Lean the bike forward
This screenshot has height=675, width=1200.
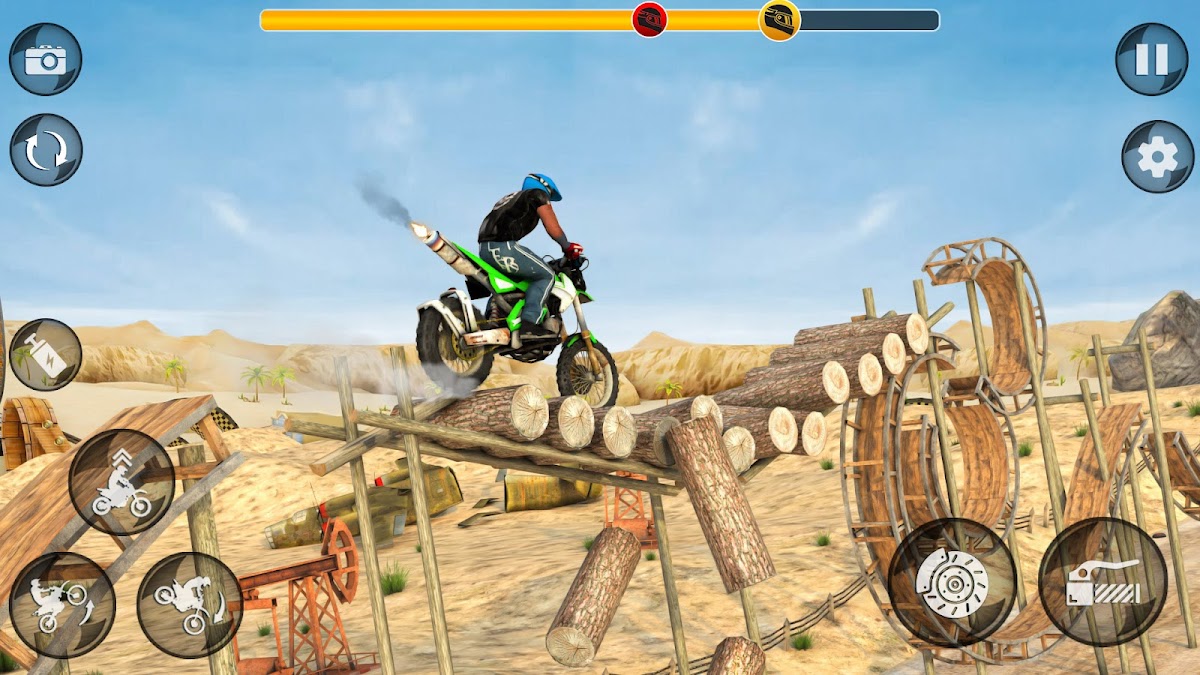[x=189, y=605]
